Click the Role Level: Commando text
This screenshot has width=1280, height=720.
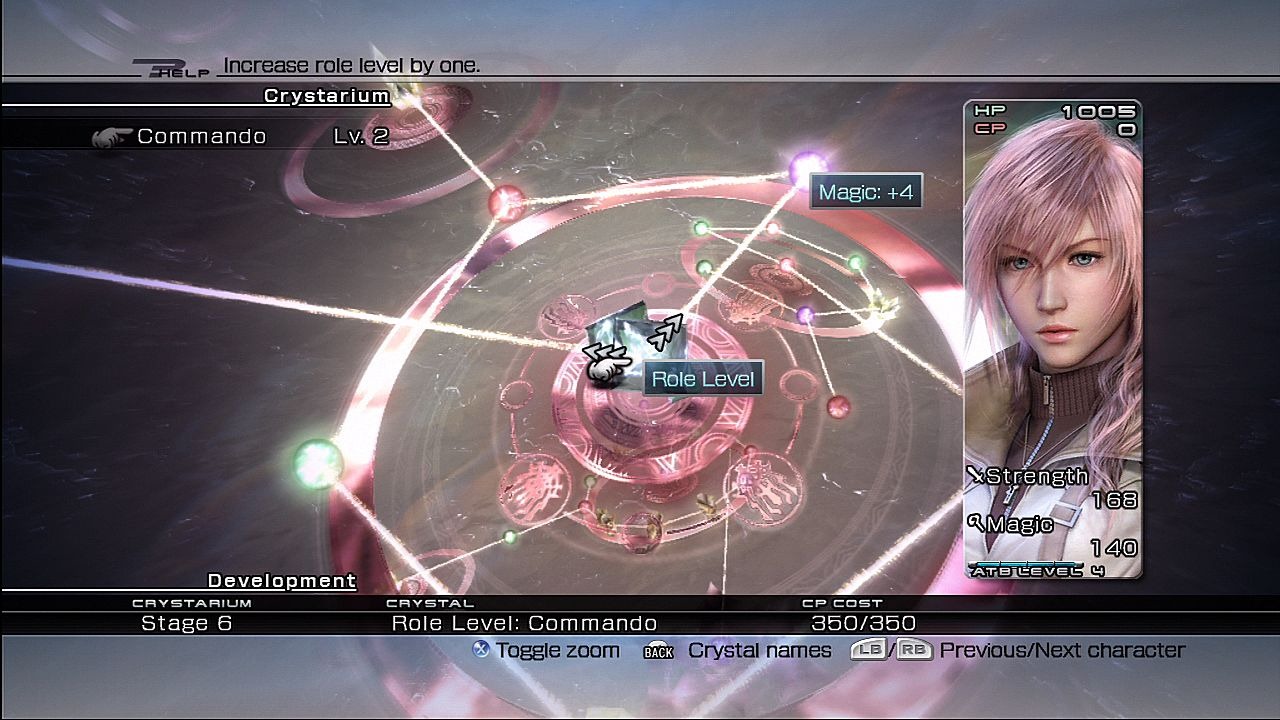tap(525, 622)
